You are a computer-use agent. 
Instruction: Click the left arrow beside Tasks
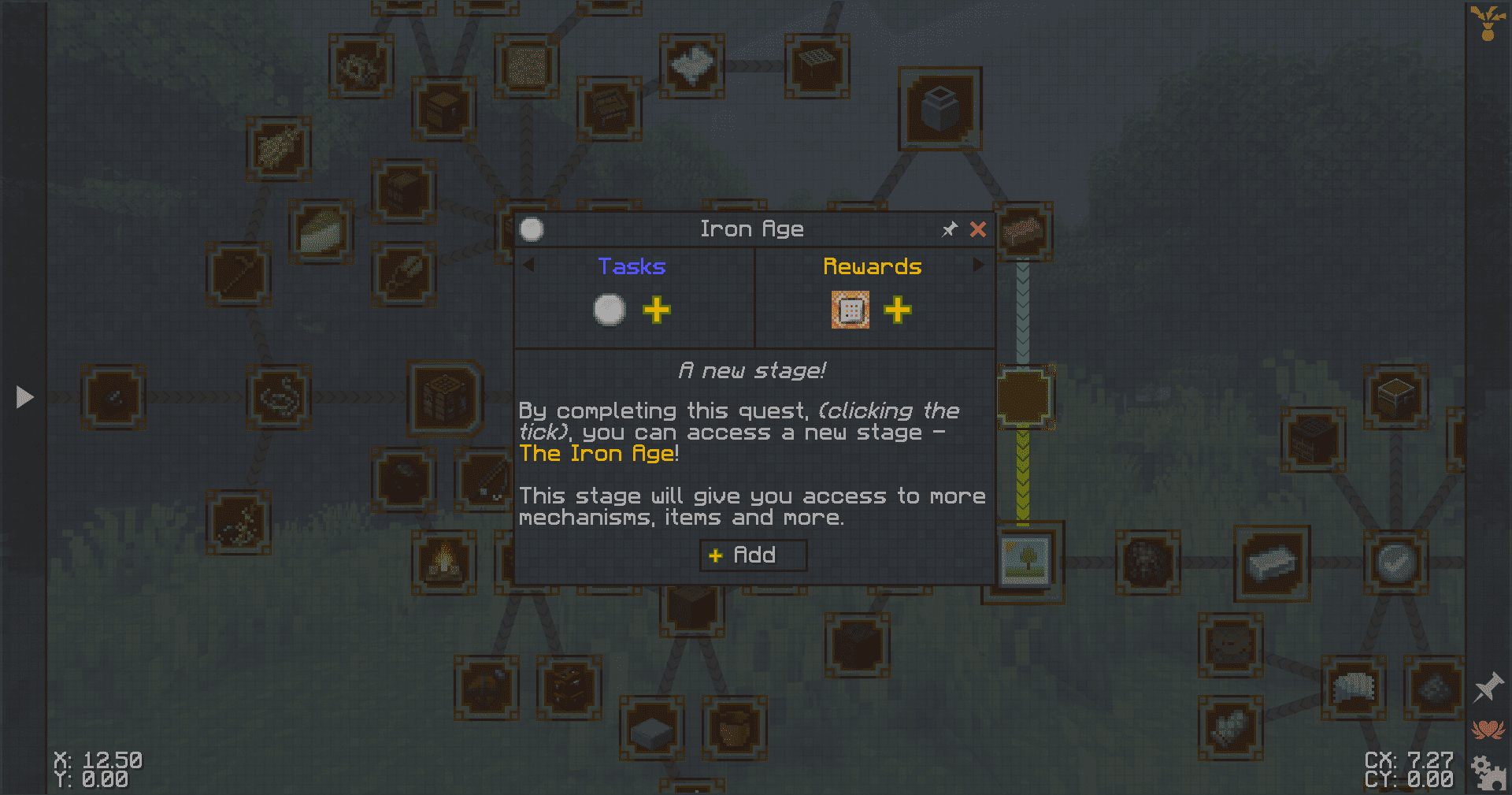(529, 266)
